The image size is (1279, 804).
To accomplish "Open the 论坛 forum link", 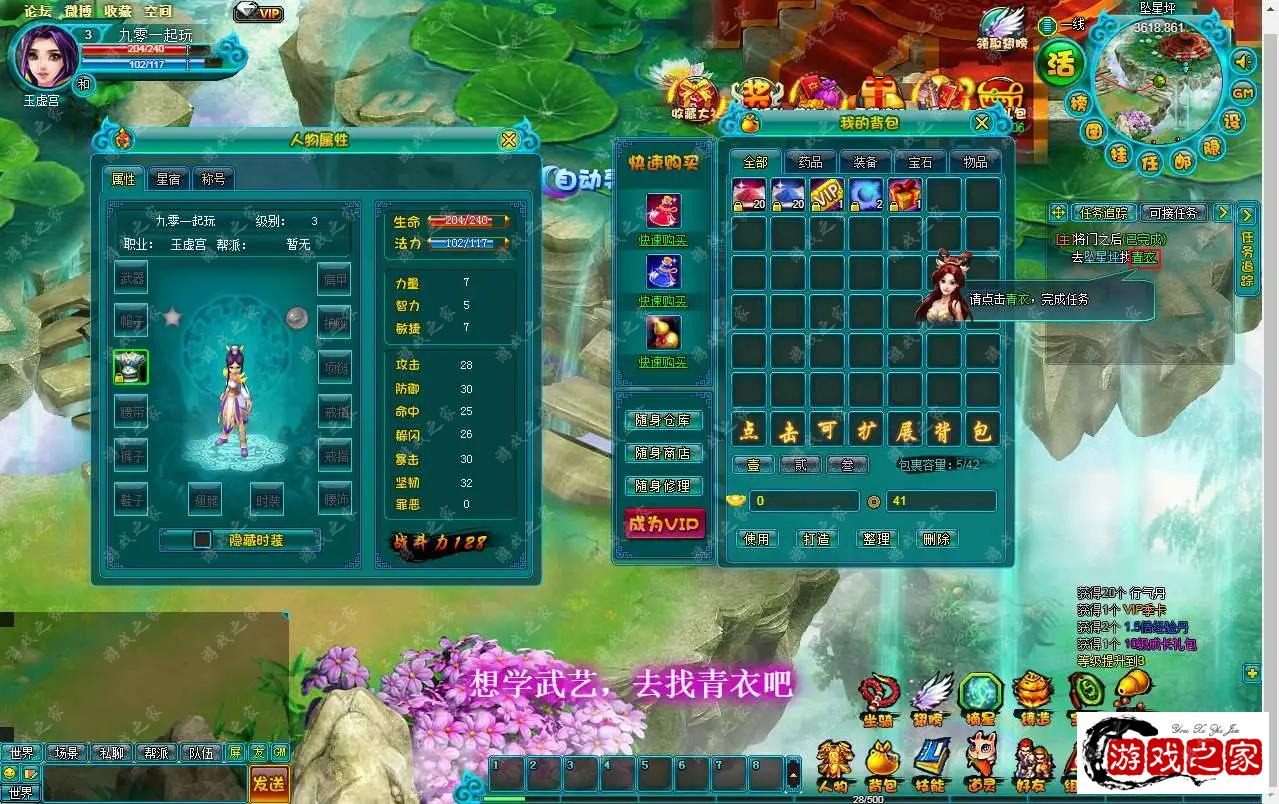I will 38,11.
